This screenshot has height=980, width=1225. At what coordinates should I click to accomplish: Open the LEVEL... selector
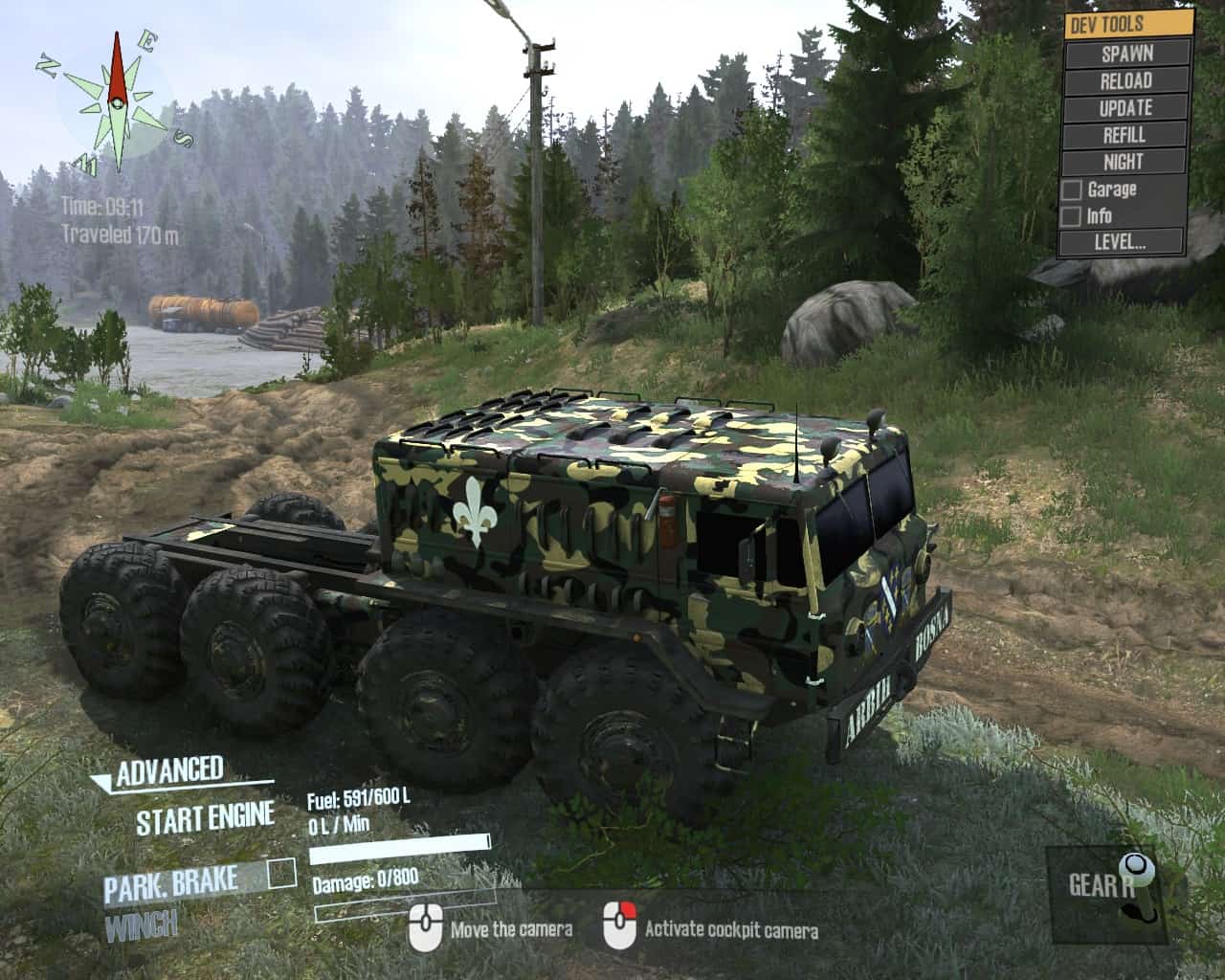pyautogui.click(x=1122, y=242)
